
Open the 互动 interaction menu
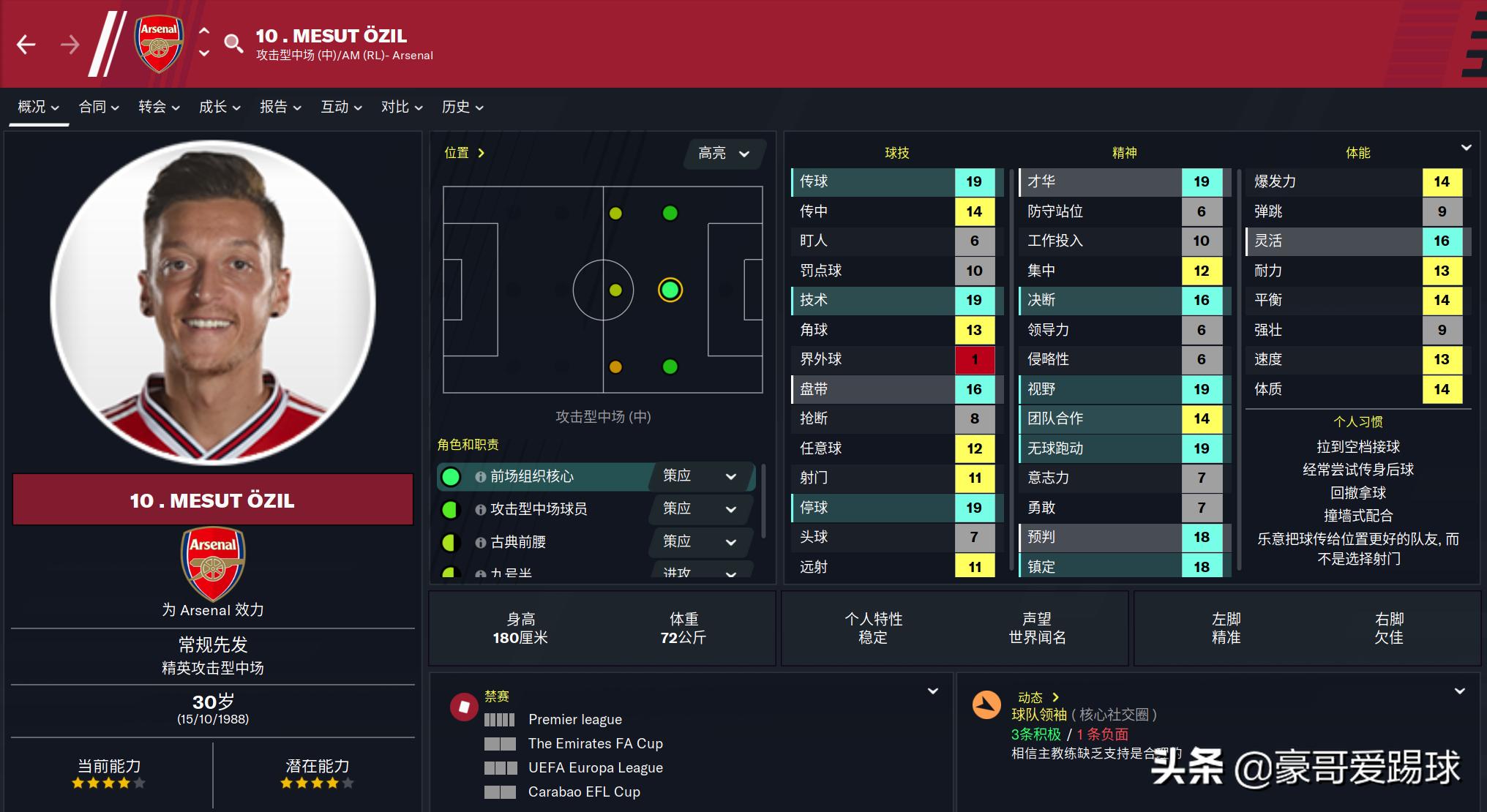(341, 107)
